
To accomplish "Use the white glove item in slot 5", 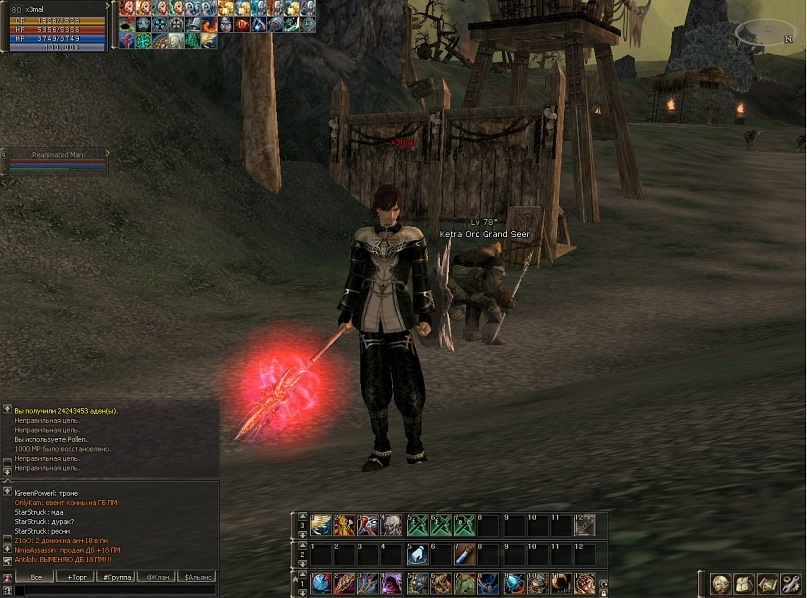I will point(417,554).
